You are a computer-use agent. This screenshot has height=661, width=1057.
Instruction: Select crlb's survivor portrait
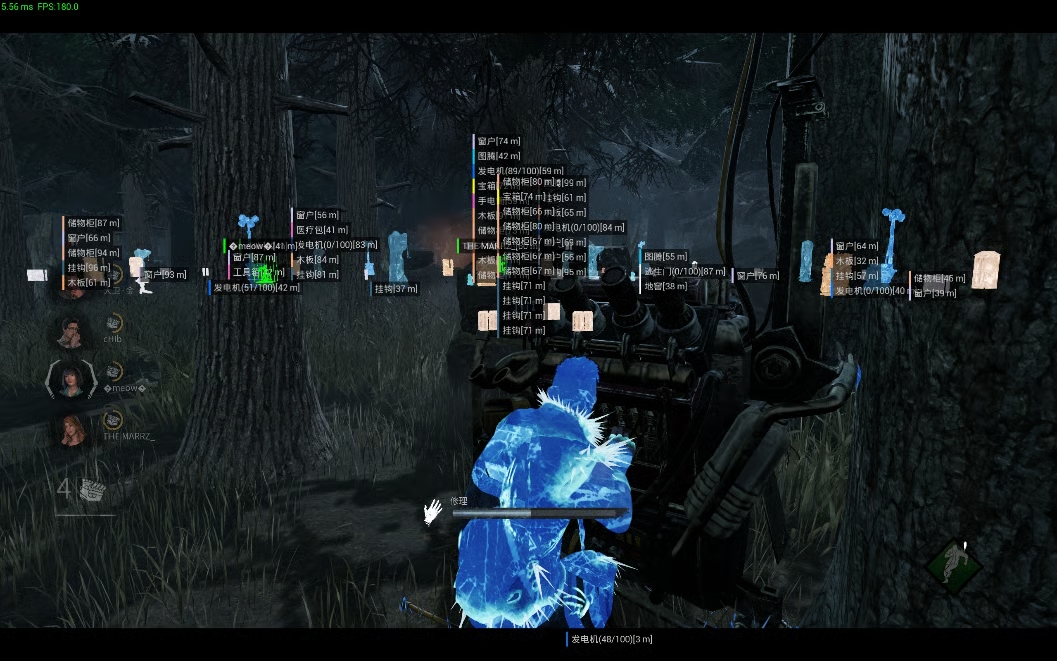coord(73,331)
